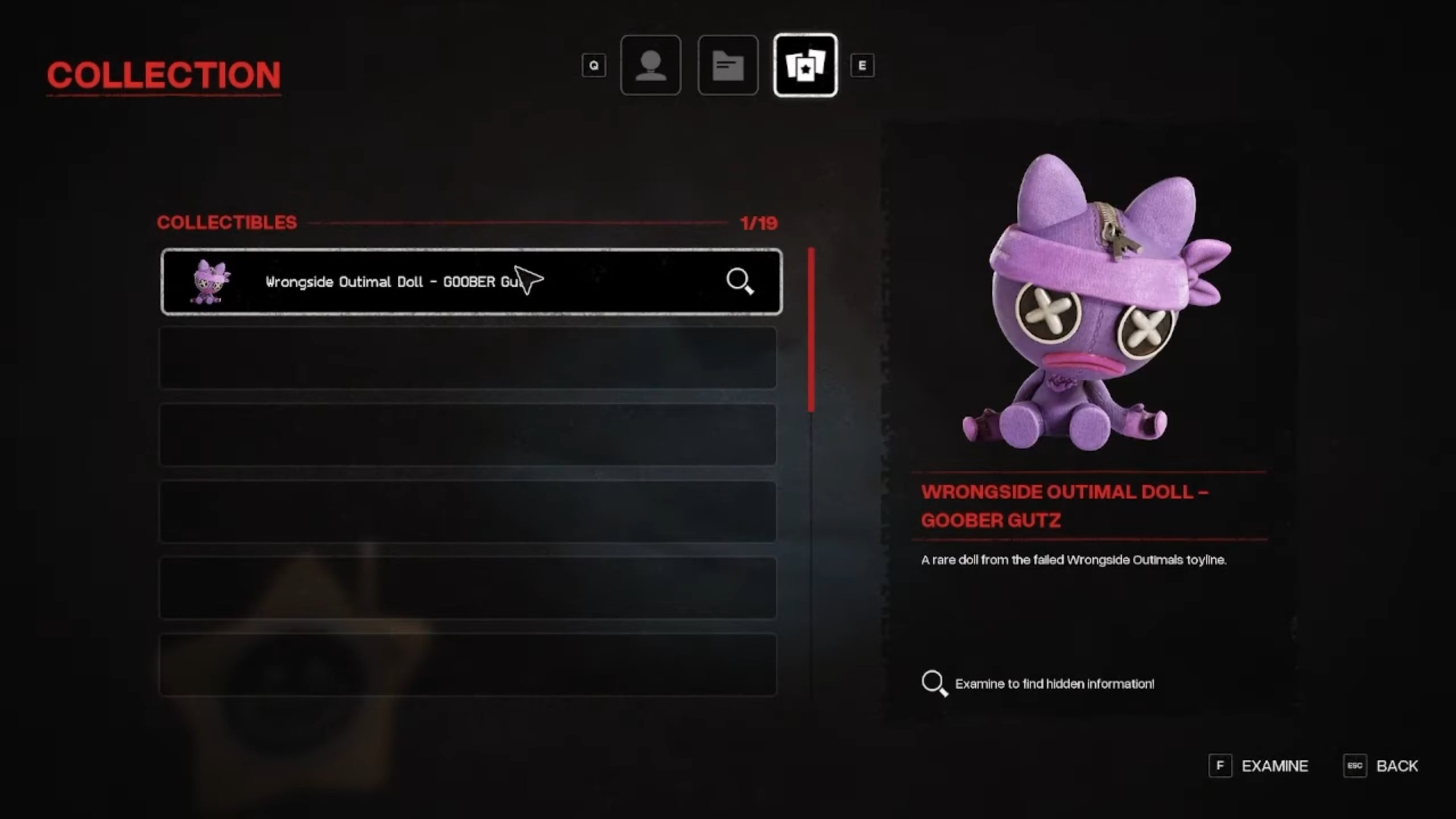The width and height of the screenshot is (1456, 819).
Task: Click the magnifying glass on Goober Gutz row
Action: point(740,281)
